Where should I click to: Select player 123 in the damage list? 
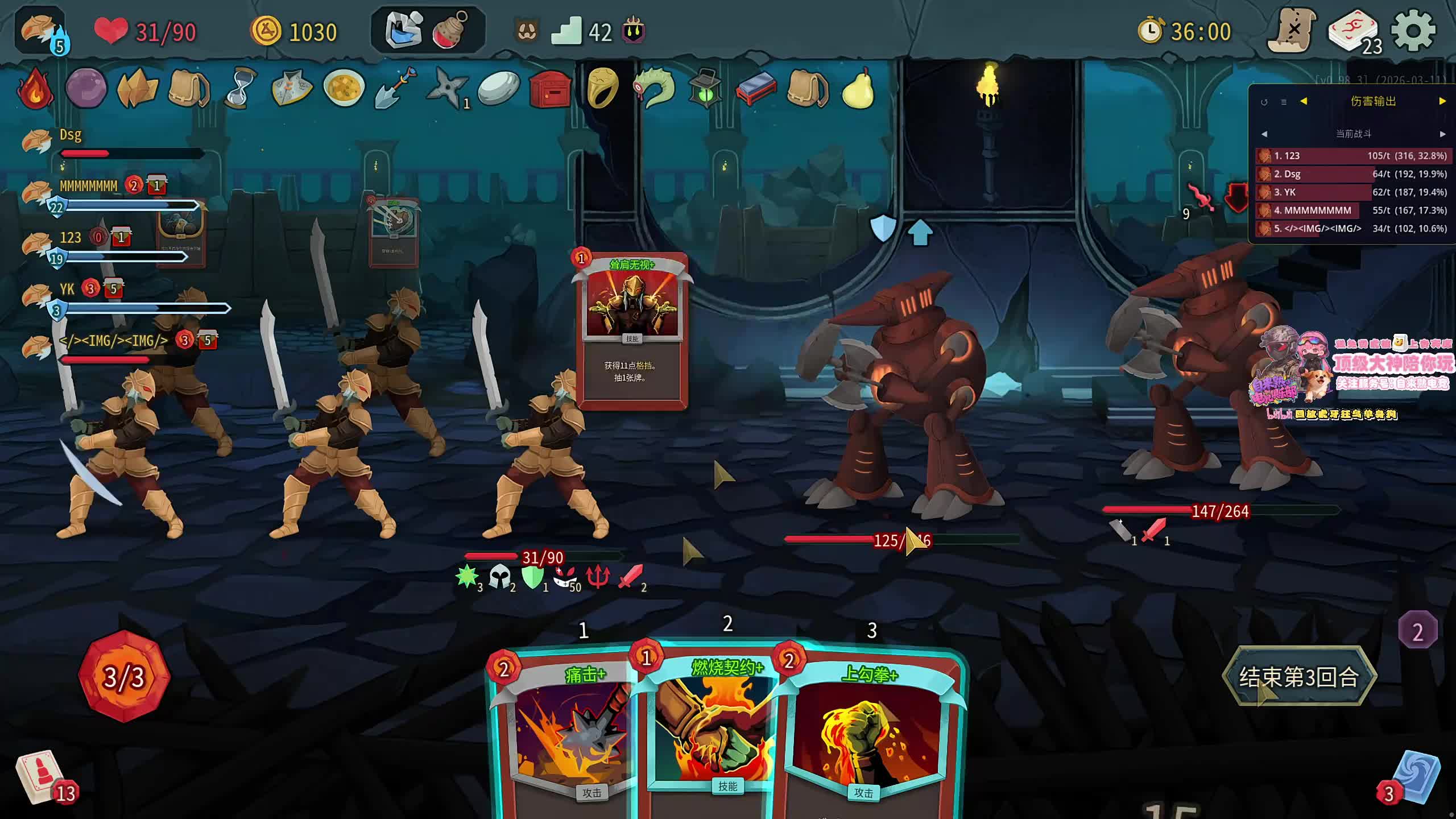1354,156
